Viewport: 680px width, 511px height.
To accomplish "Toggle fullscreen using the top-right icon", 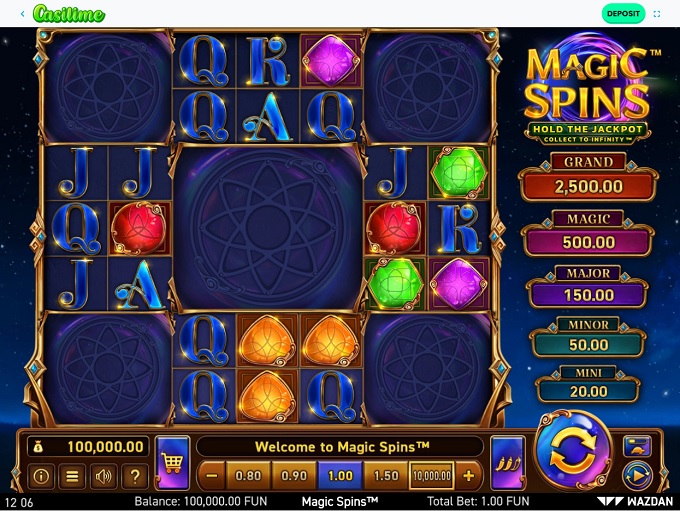I will 657,14.
